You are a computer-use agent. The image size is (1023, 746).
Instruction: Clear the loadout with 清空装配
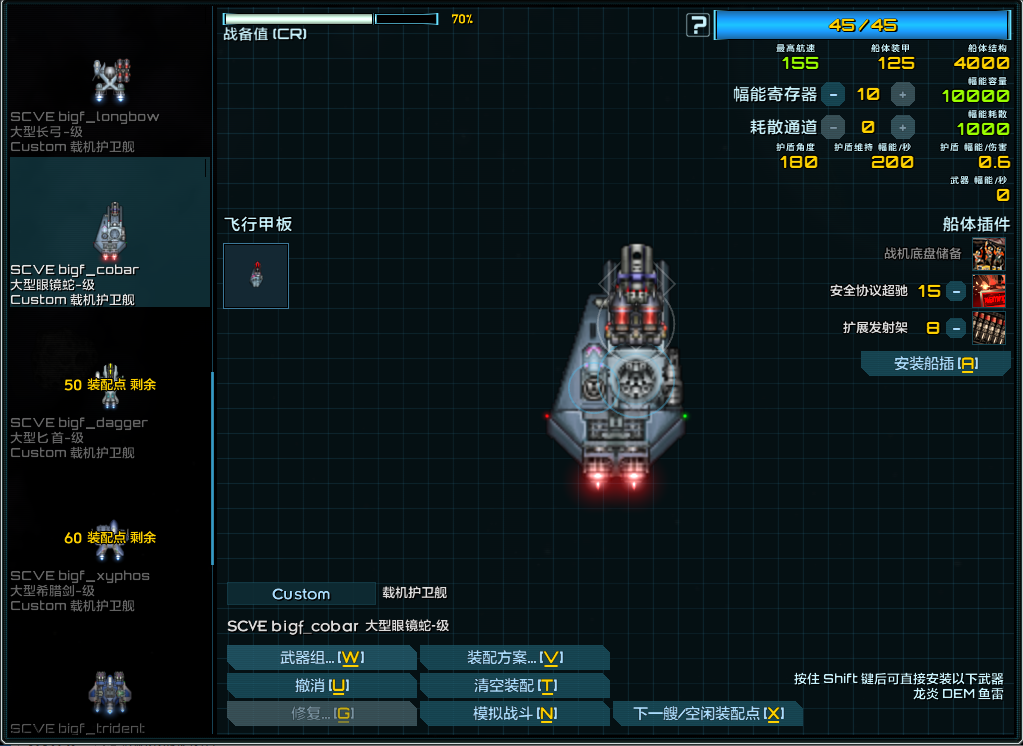point(514,685)
